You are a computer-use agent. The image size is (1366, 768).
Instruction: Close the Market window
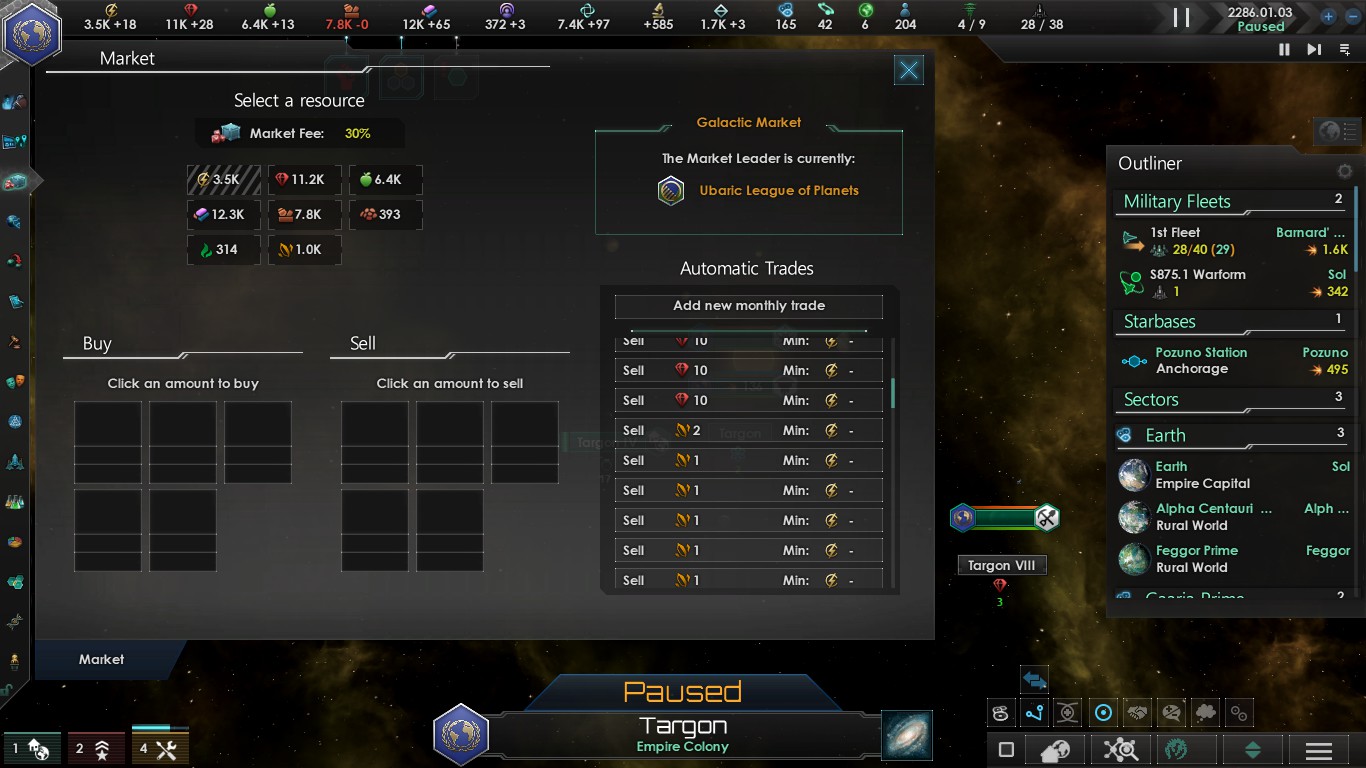coord(908,70)
